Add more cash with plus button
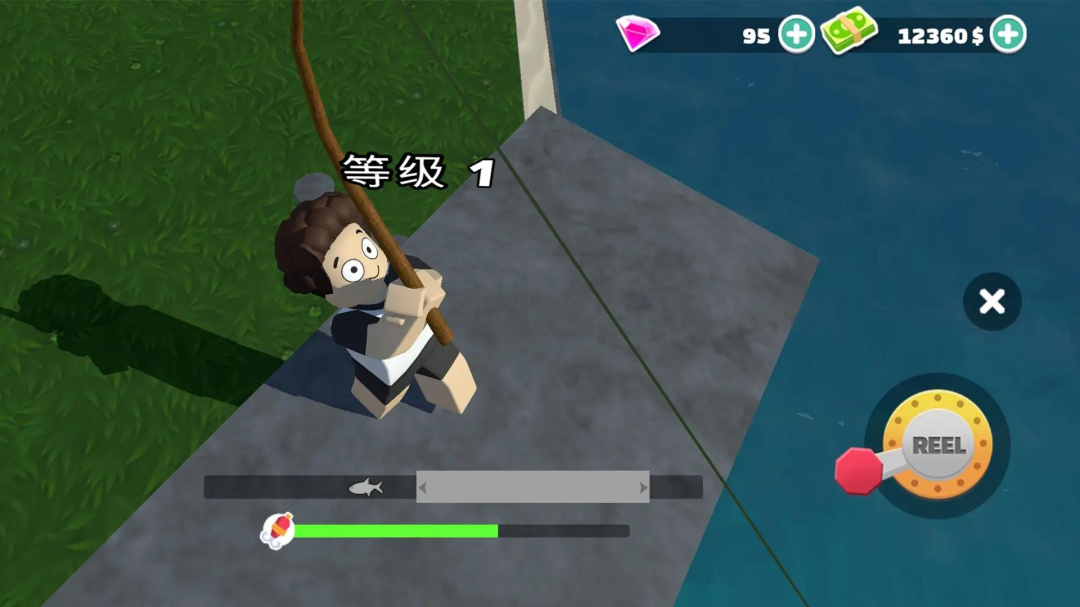The image size is (1080, 607). (x=1008, y=35)
